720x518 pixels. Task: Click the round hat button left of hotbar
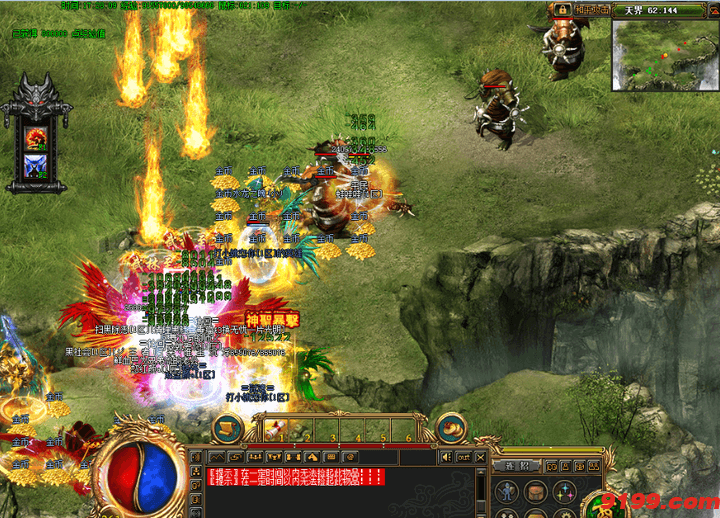tap(229, 427)
